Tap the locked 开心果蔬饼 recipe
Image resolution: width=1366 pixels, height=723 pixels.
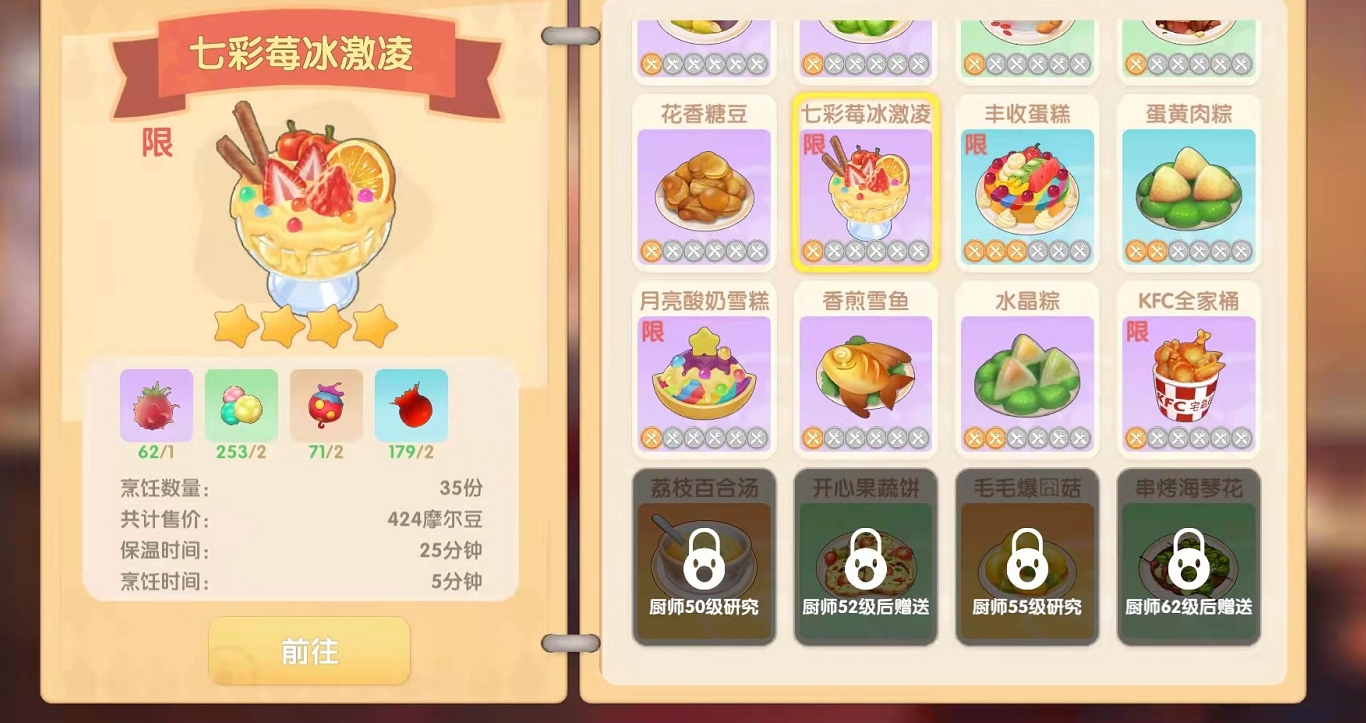click(865, 557)
